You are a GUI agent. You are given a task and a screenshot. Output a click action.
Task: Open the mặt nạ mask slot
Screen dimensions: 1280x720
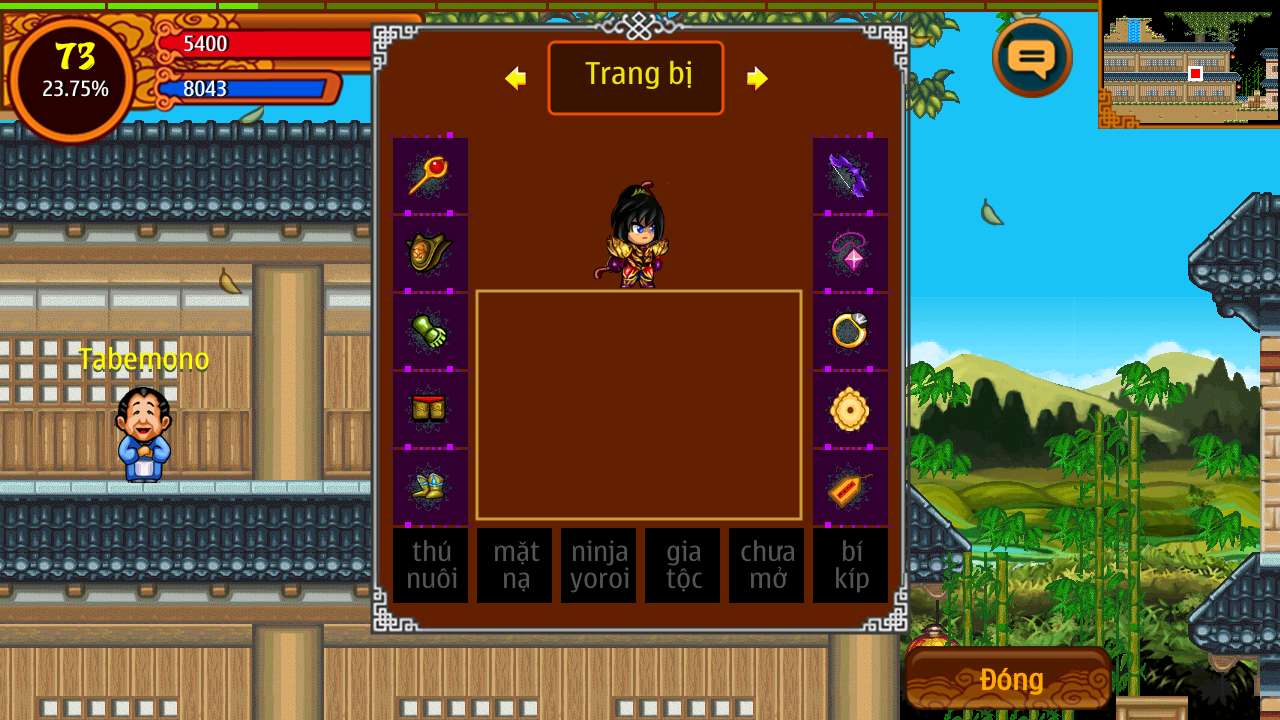tap(514, 565)
